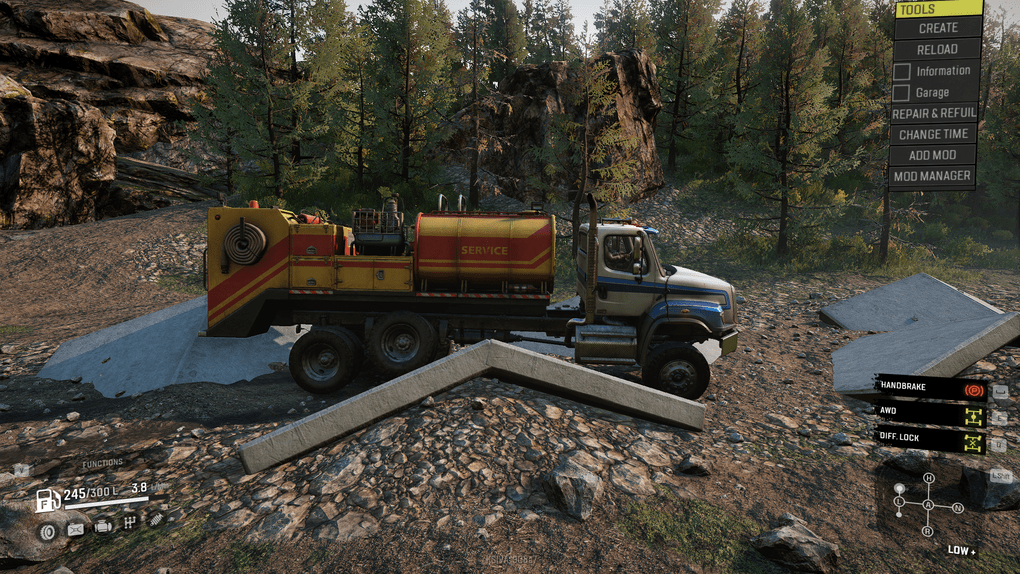Use the REPAIR & REFUIL button
This screenshot has height=574, width=1020.
pos(933,113)
